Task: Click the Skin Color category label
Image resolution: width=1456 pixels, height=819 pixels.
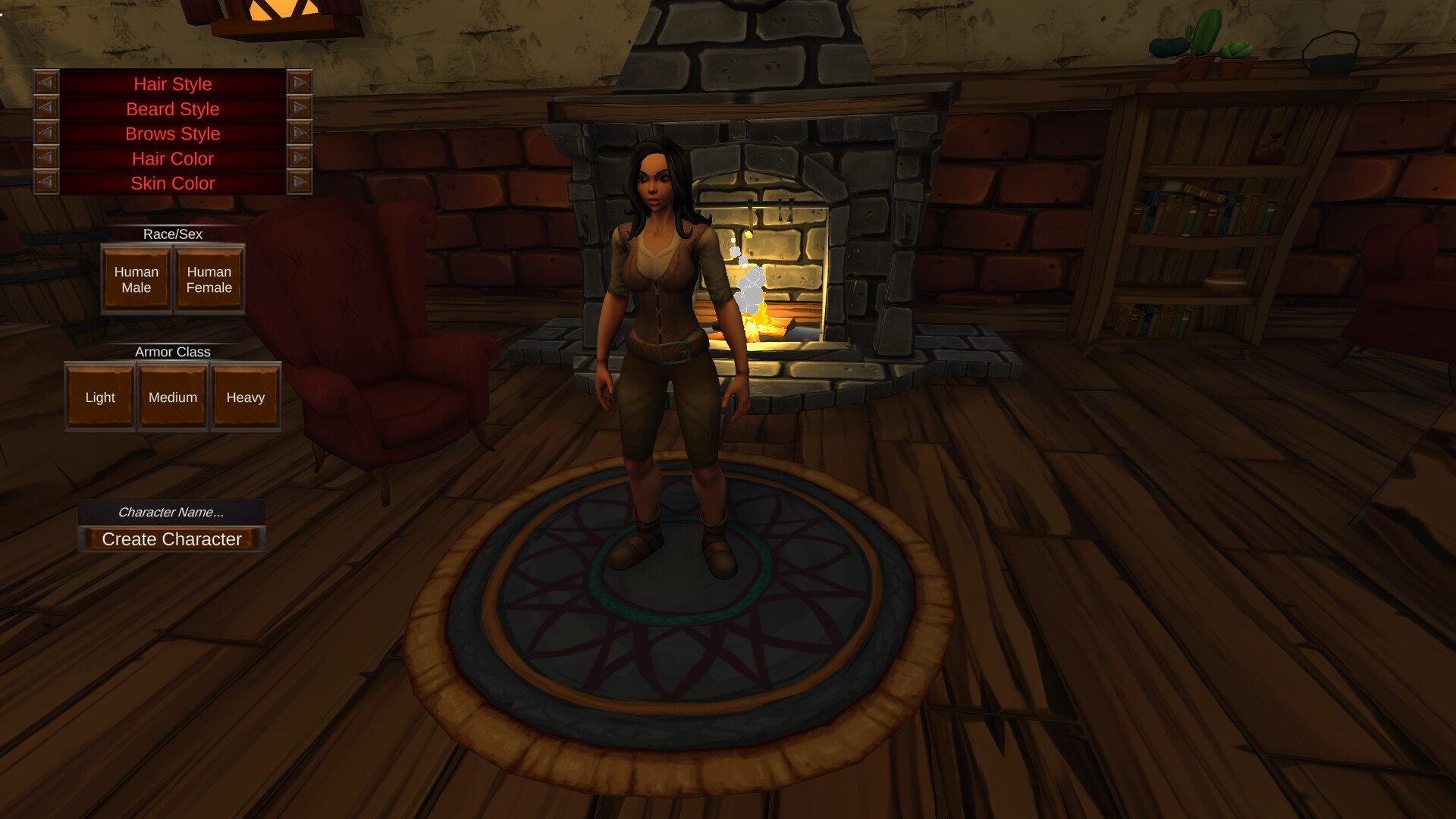Action: point(172,183)
